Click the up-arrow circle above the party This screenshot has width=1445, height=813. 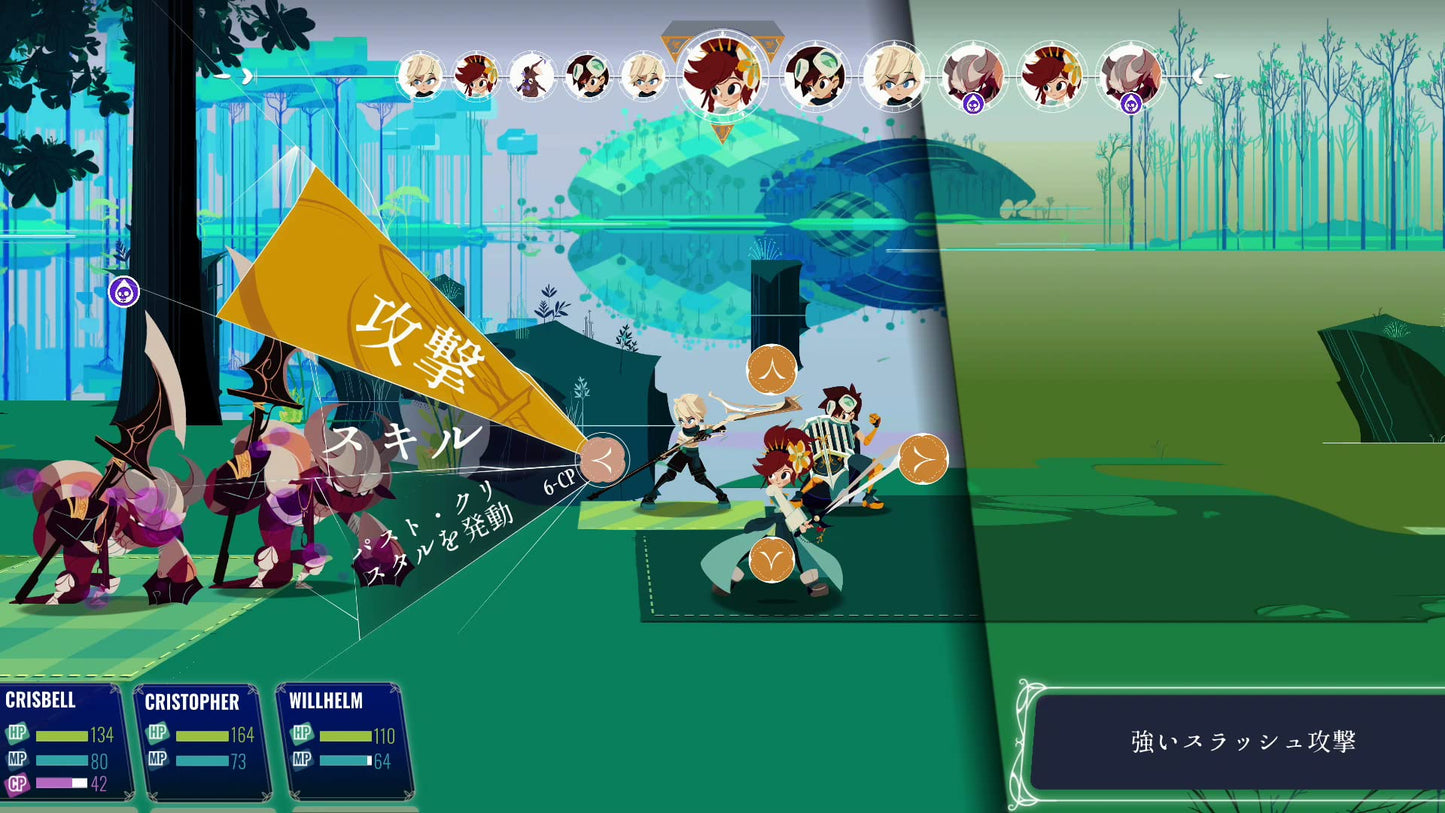point(772,369)
